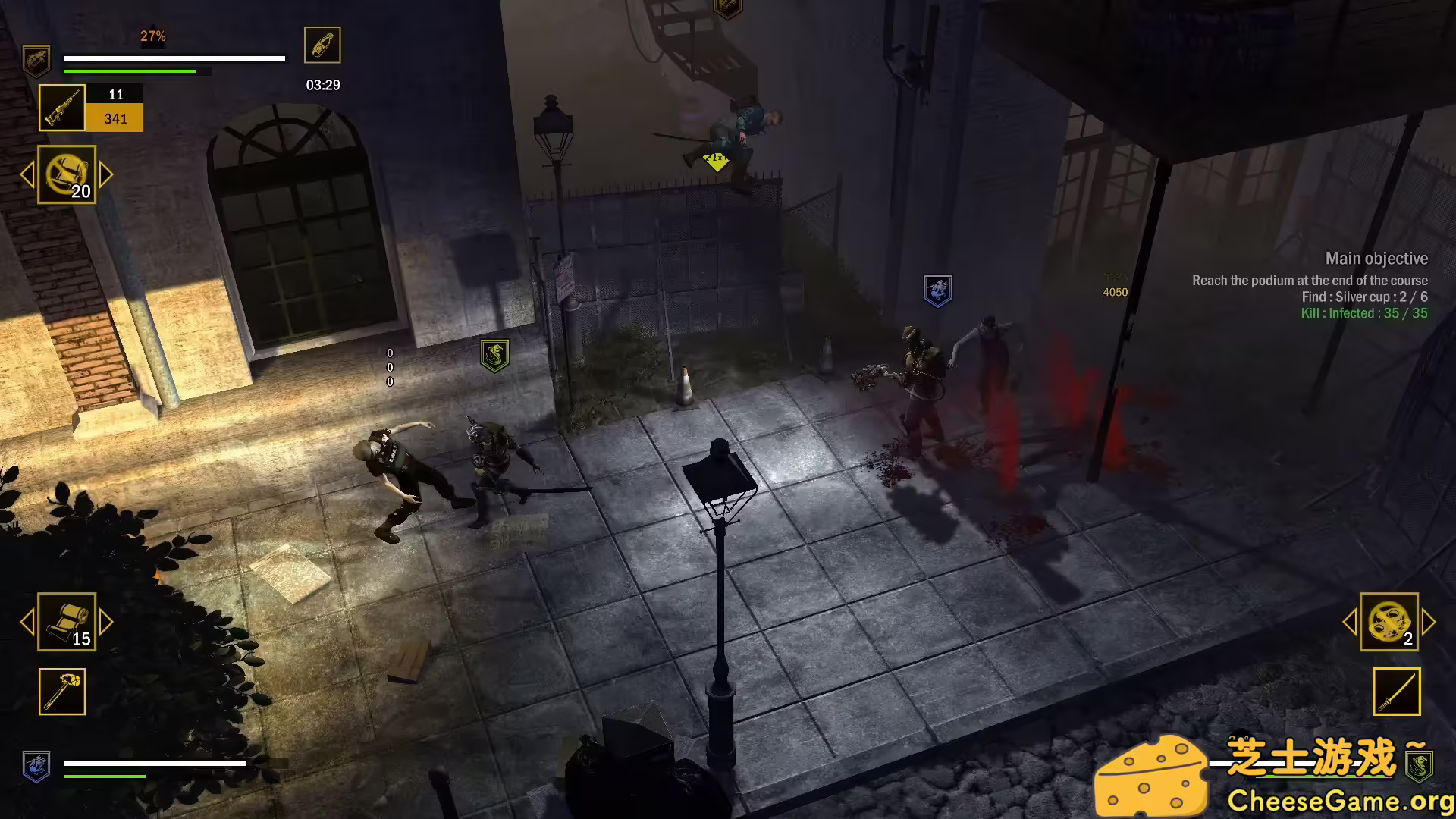Click the blue dragon ally emblem bottom-left
1456x819 pixels.
[35, 767]
